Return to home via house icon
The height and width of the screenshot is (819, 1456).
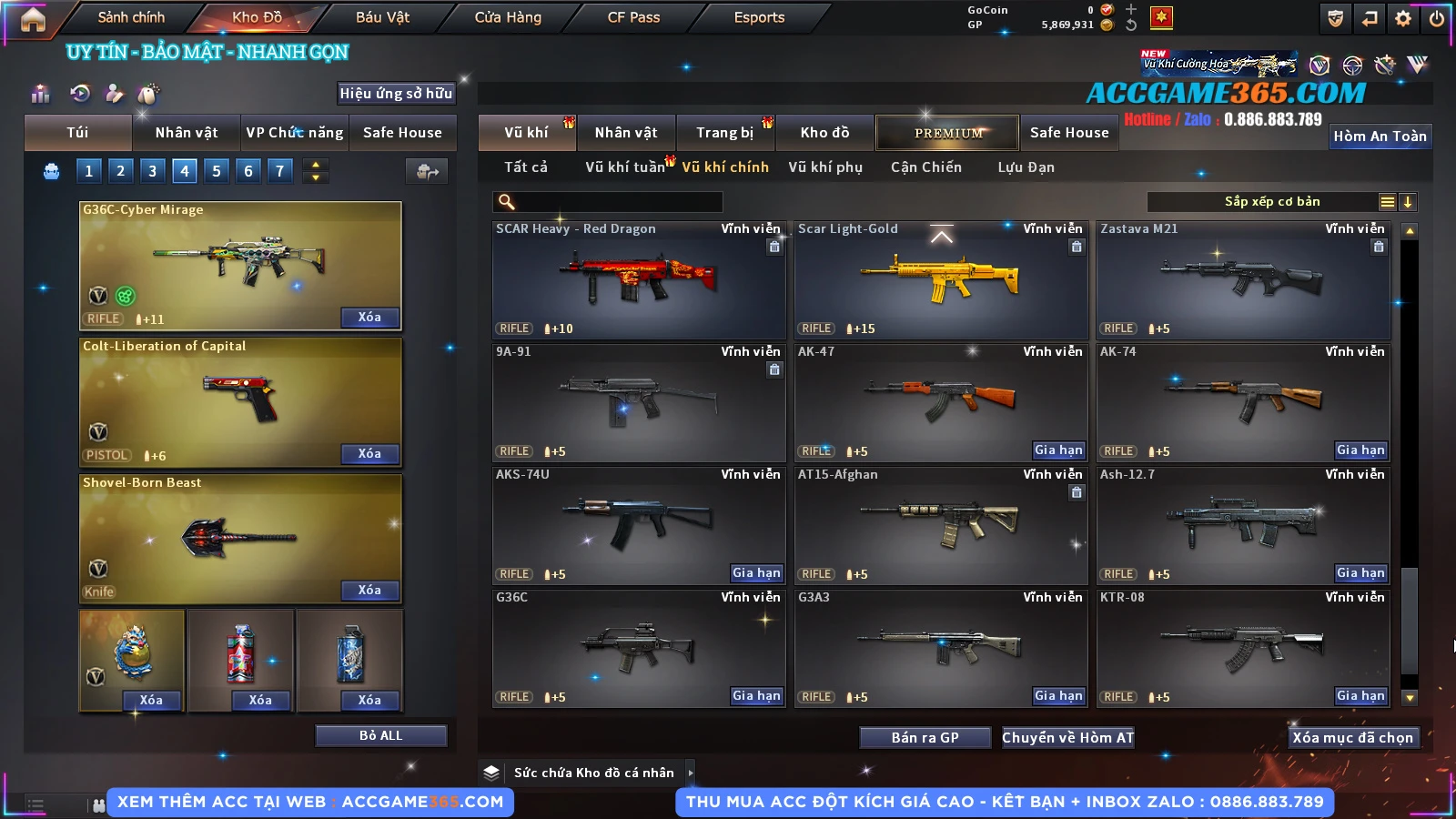coord(33,19)
